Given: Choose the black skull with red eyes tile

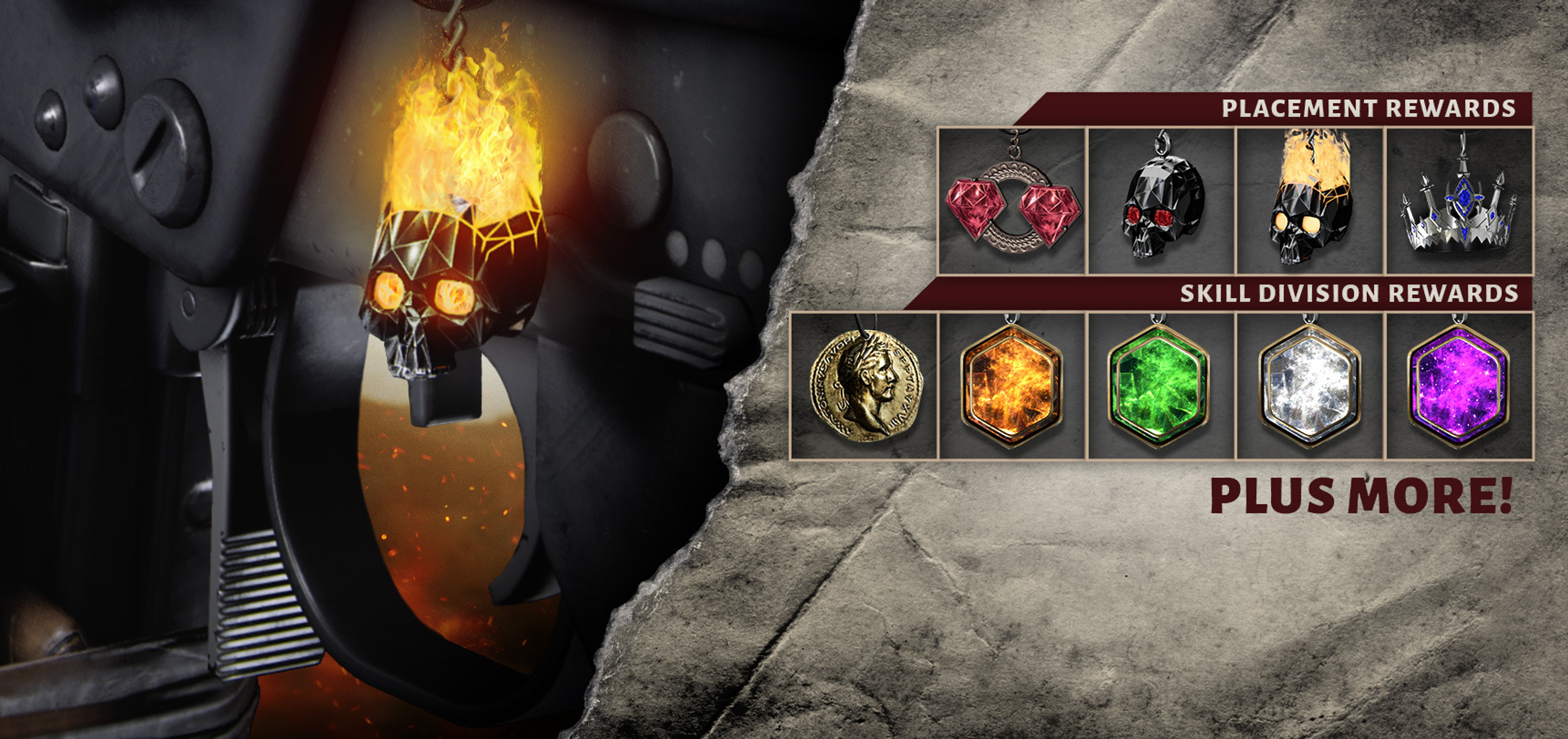Looking at the screenshot, I should click(1161, 201).
